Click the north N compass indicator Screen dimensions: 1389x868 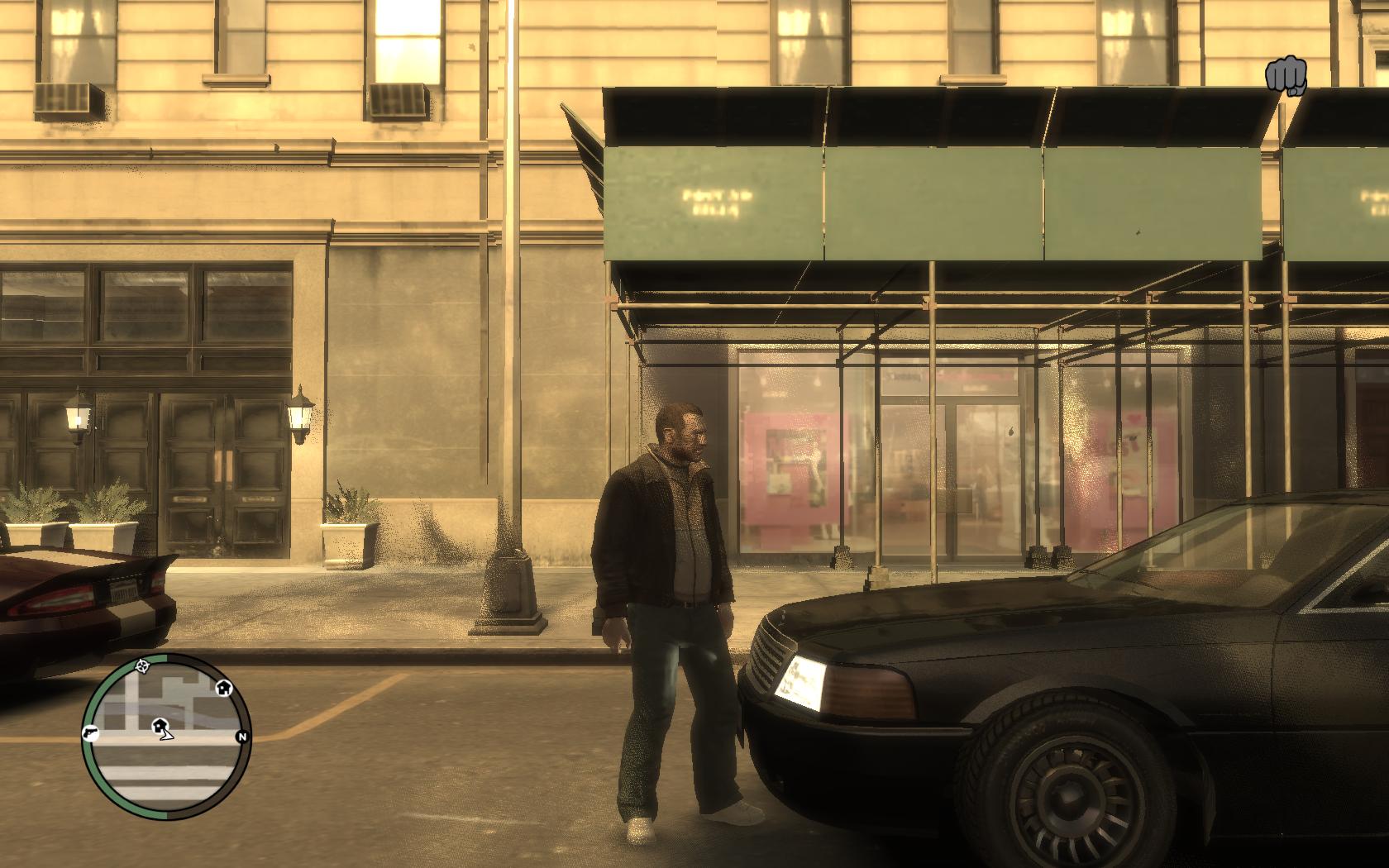pyautogui.click(x=242, y=737)
